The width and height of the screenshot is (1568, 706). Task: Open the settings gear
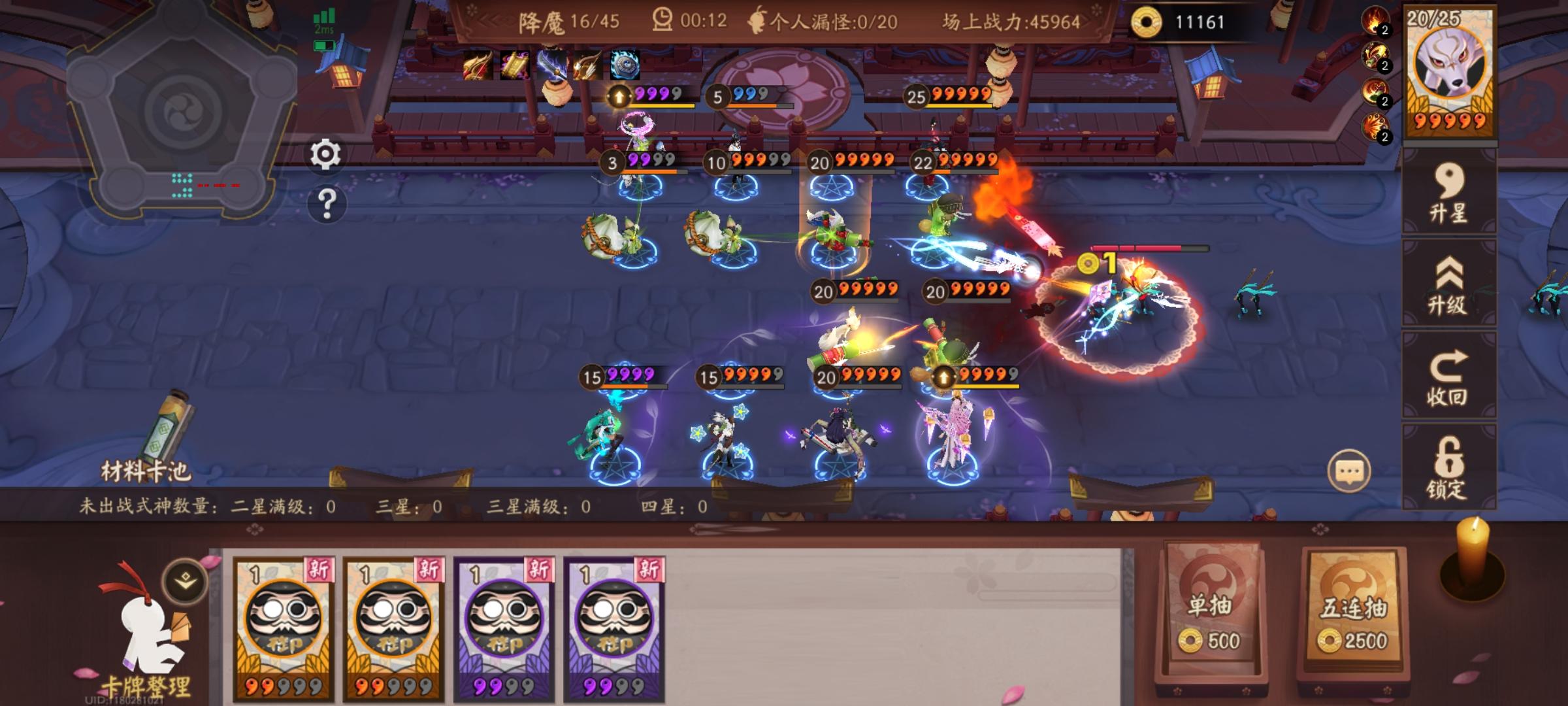click(x=325, y=155)
